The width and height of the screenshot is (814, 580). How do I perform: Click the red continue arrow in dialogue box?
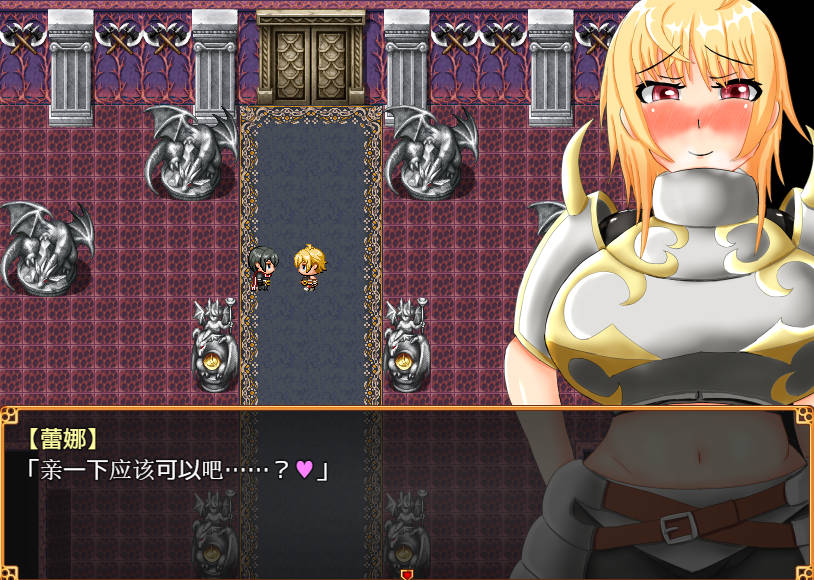click(406, 574)
